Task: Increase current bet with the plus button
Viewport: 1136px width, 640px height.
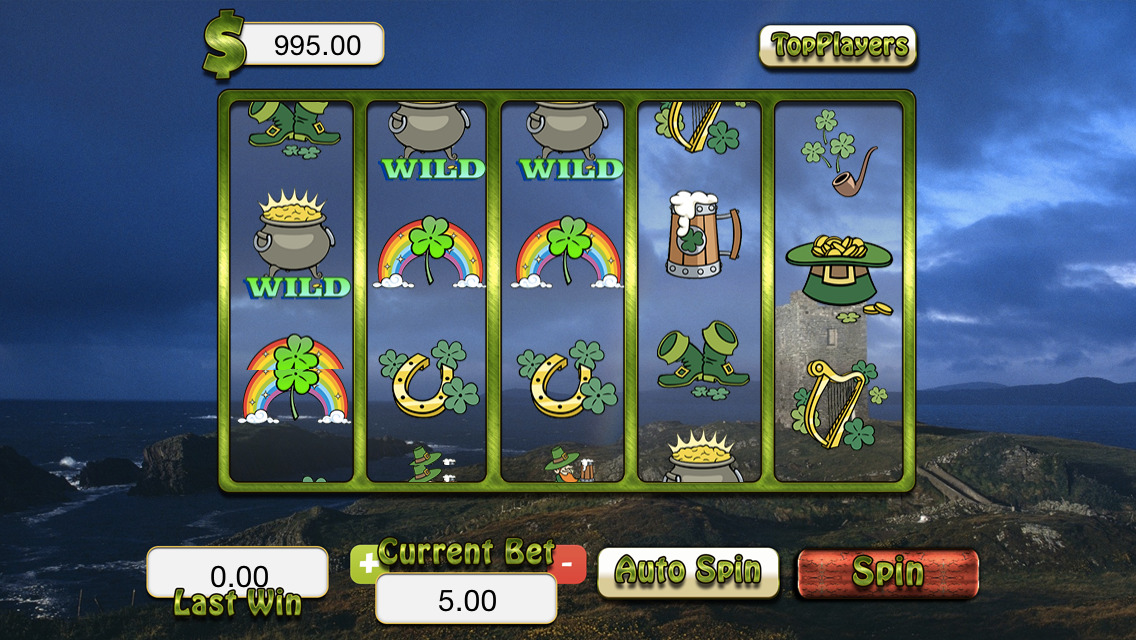Action: click(367, 565)
